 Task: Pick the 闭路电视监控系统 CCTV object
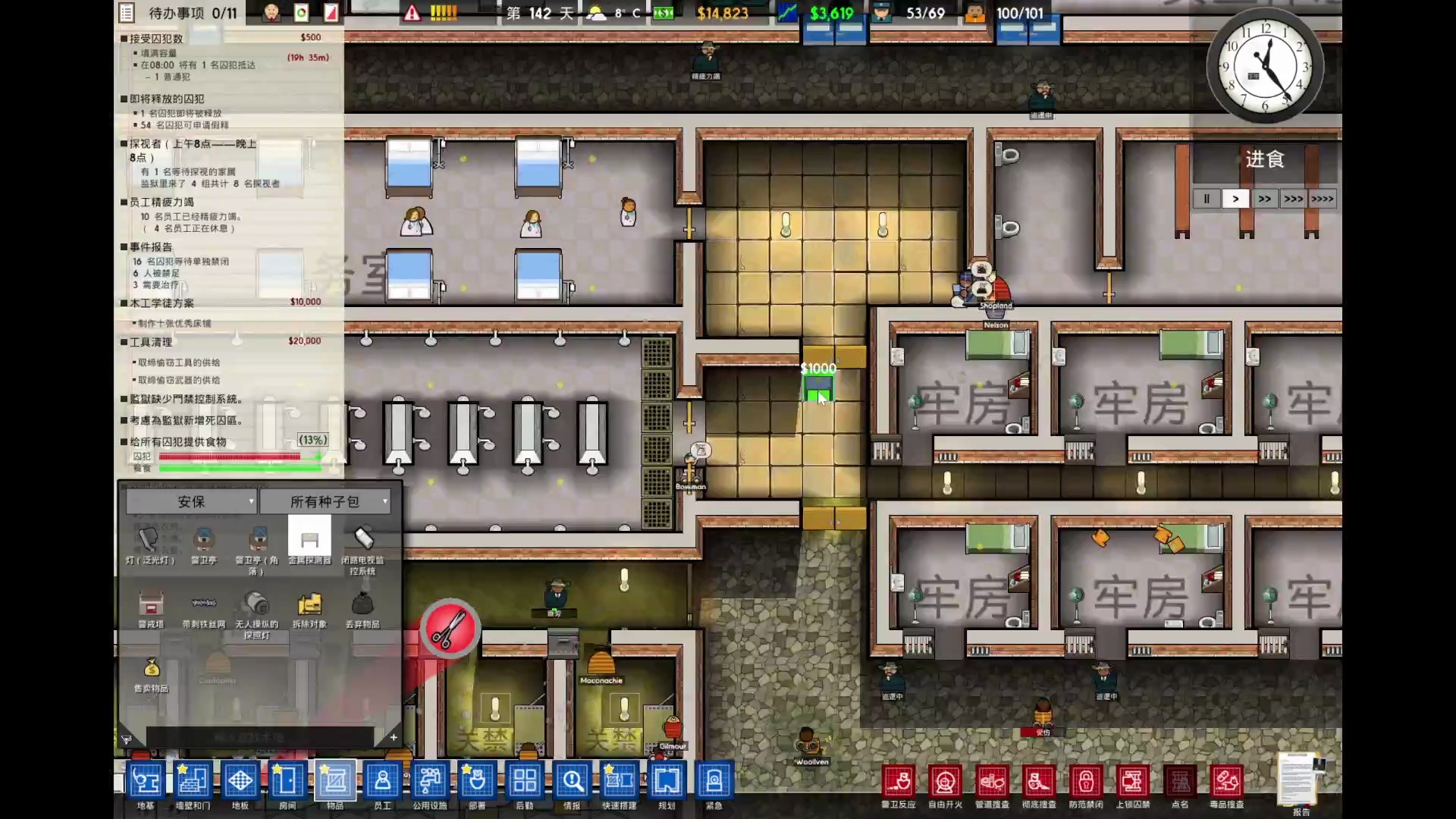click(362, 541)
